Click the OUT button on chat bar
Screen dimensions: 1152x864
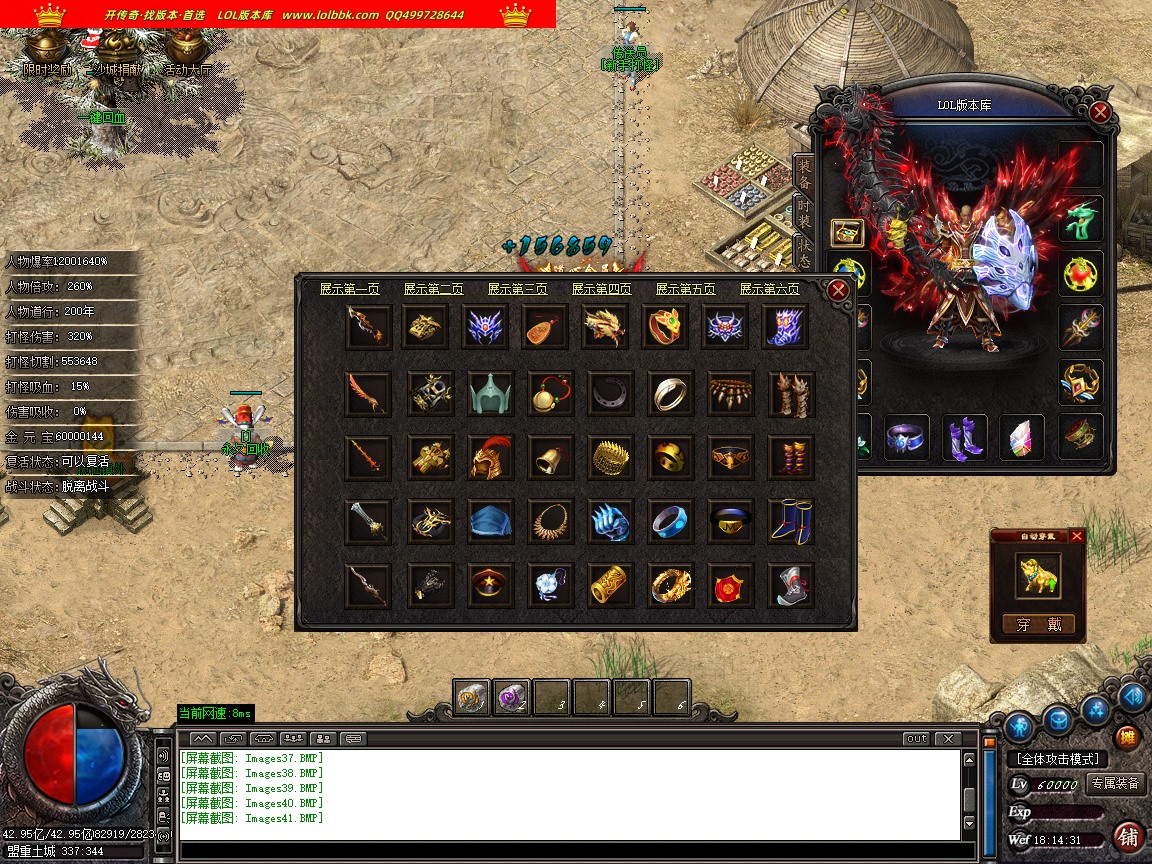pyautogui.click(x=916, y=739)
